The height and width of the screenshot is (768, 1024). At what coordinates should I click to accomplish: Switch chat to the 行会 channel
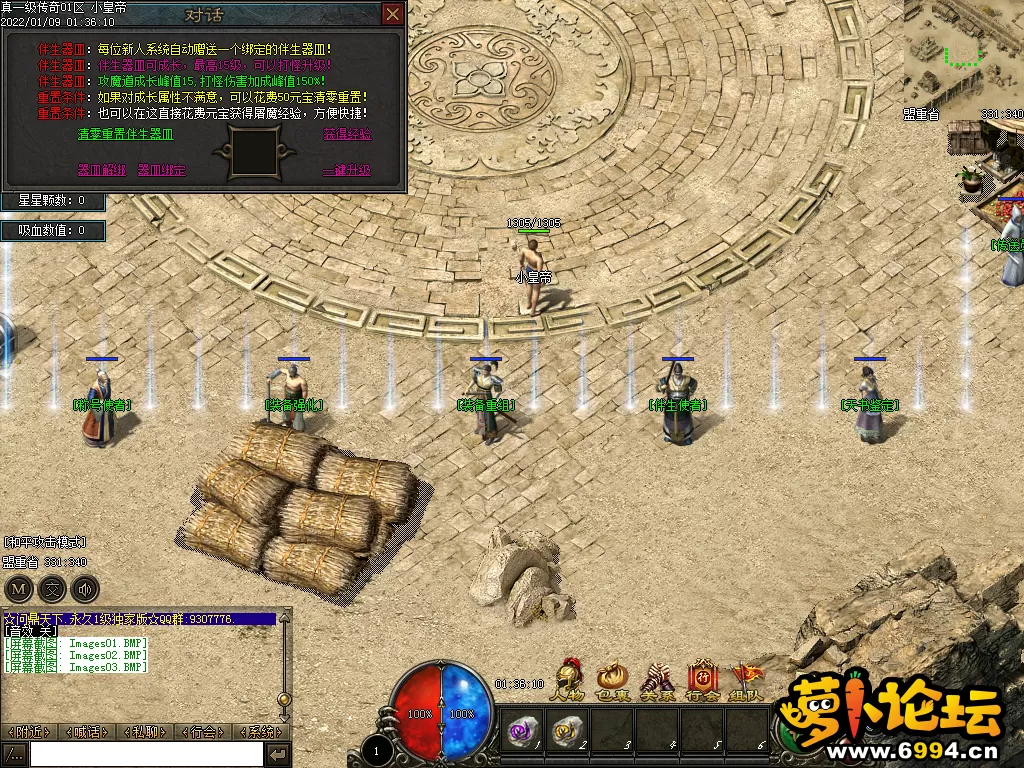click(x=204, y=732)
